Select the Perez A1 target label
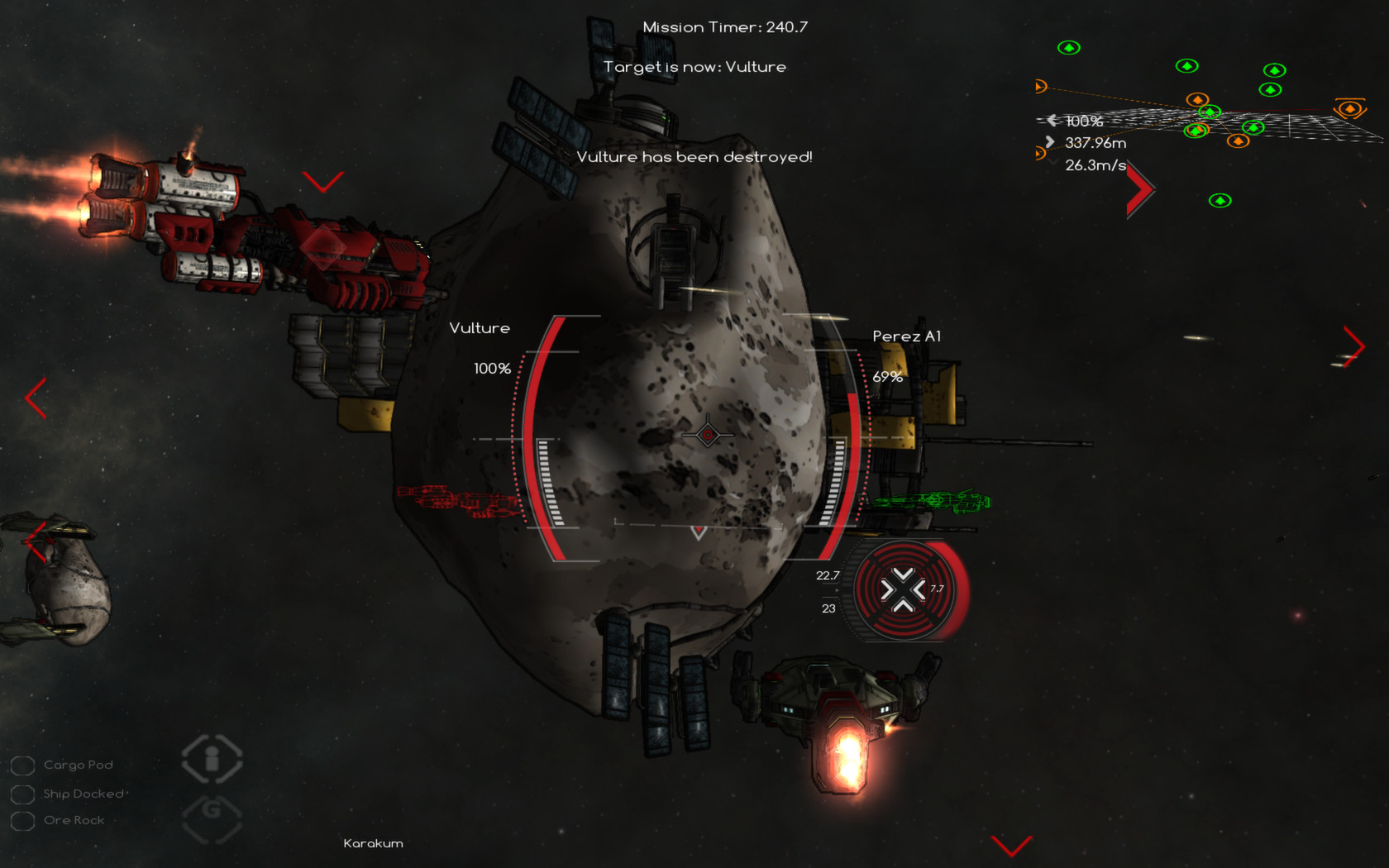The image size is (1389, 868). (x=909, y=336)
